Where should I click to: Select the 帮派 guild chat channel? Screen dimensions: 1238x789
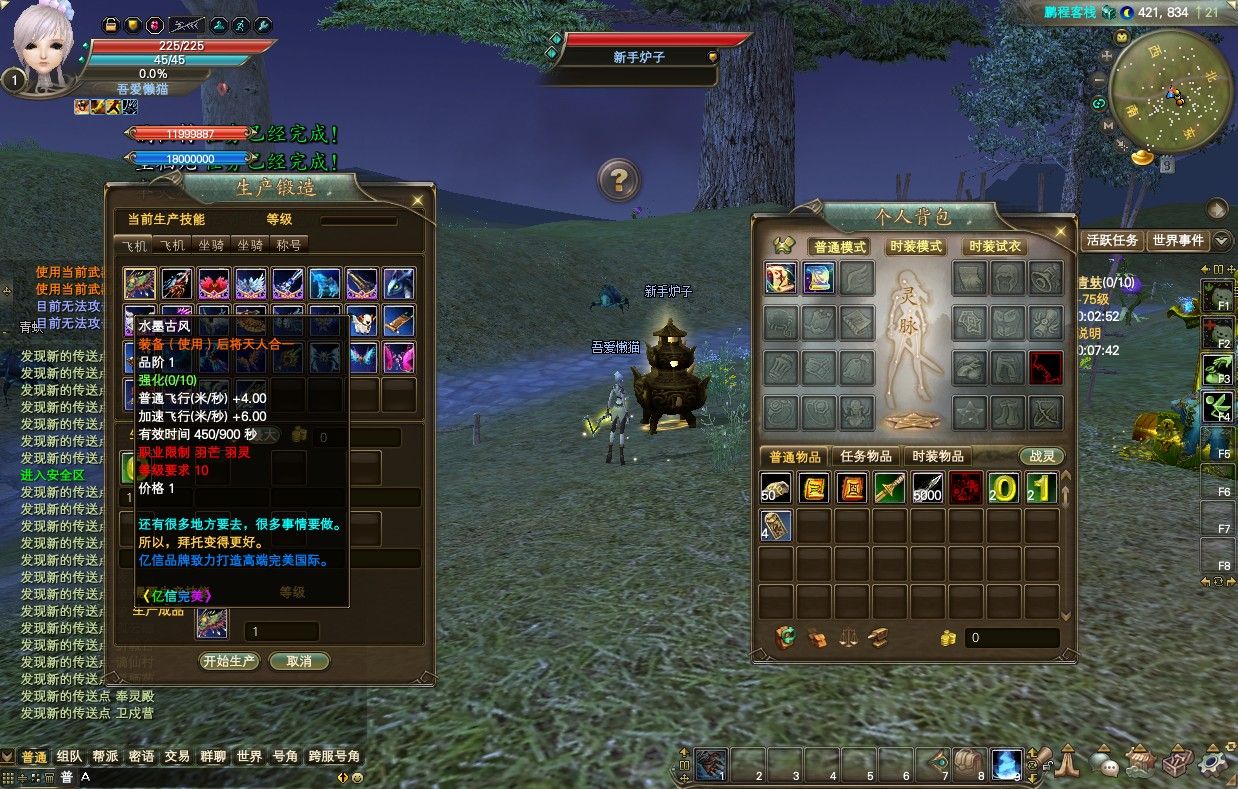[x=105, y=757]
